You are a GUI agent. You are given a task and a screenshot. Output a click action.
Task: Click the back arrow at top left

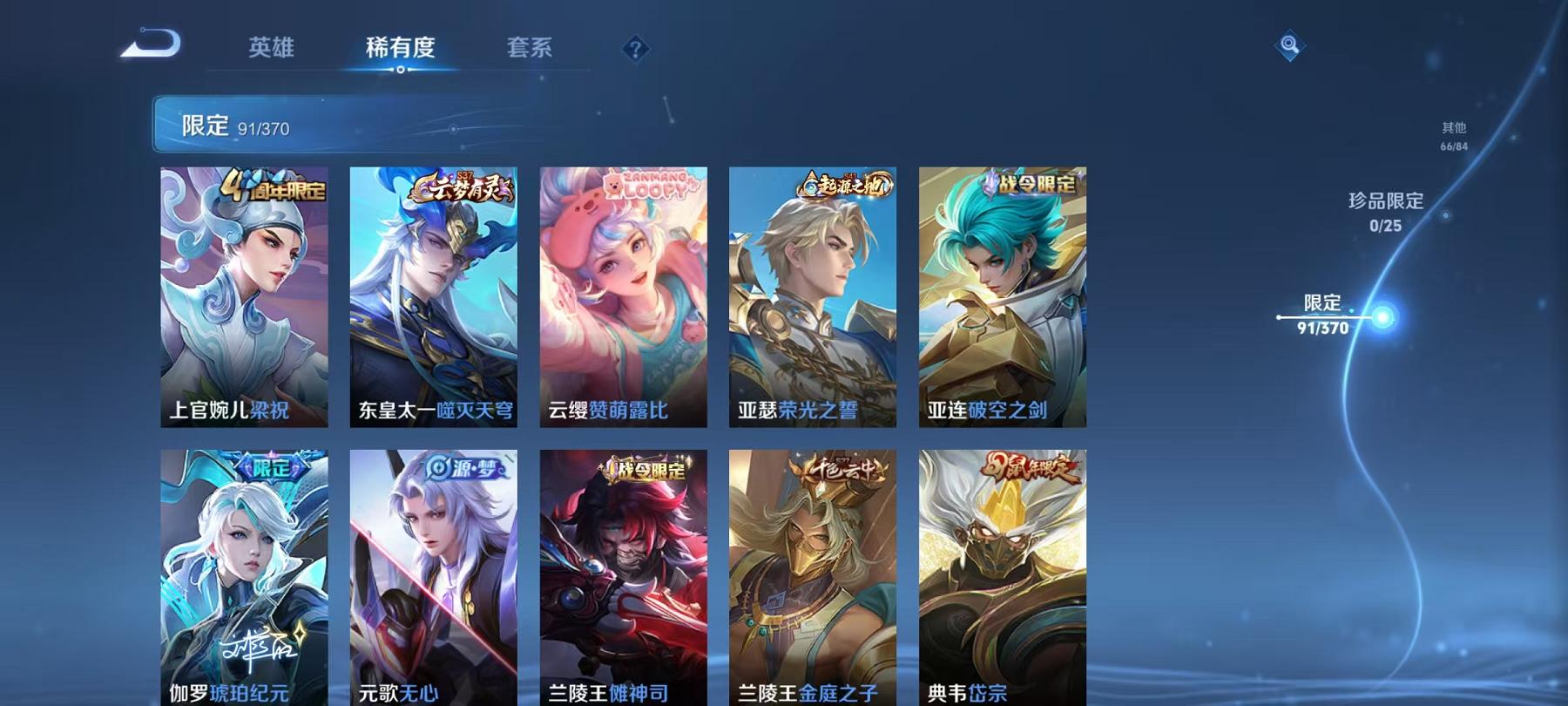click(151, 41)
